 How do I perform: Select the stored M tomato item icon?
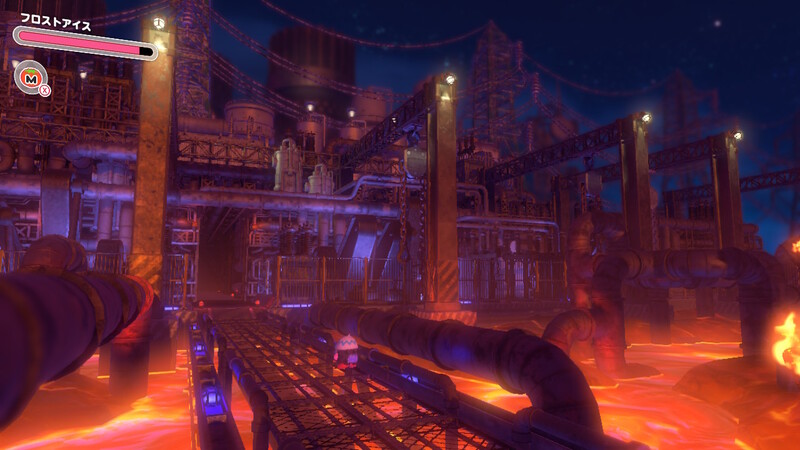pyautogui.click(x=29, y=76)
